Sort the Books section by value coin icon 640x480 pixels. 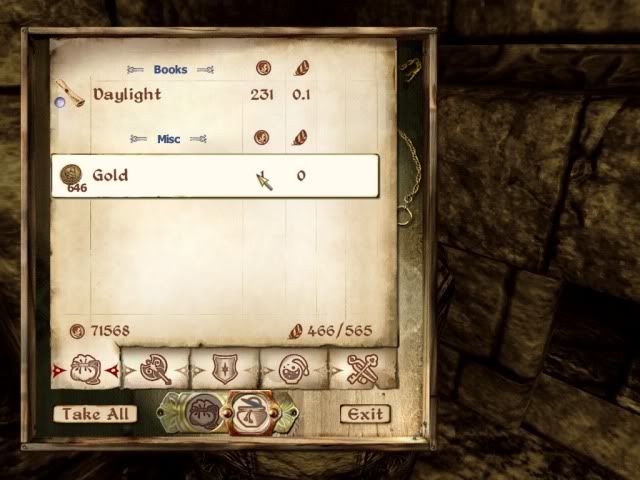263,69
